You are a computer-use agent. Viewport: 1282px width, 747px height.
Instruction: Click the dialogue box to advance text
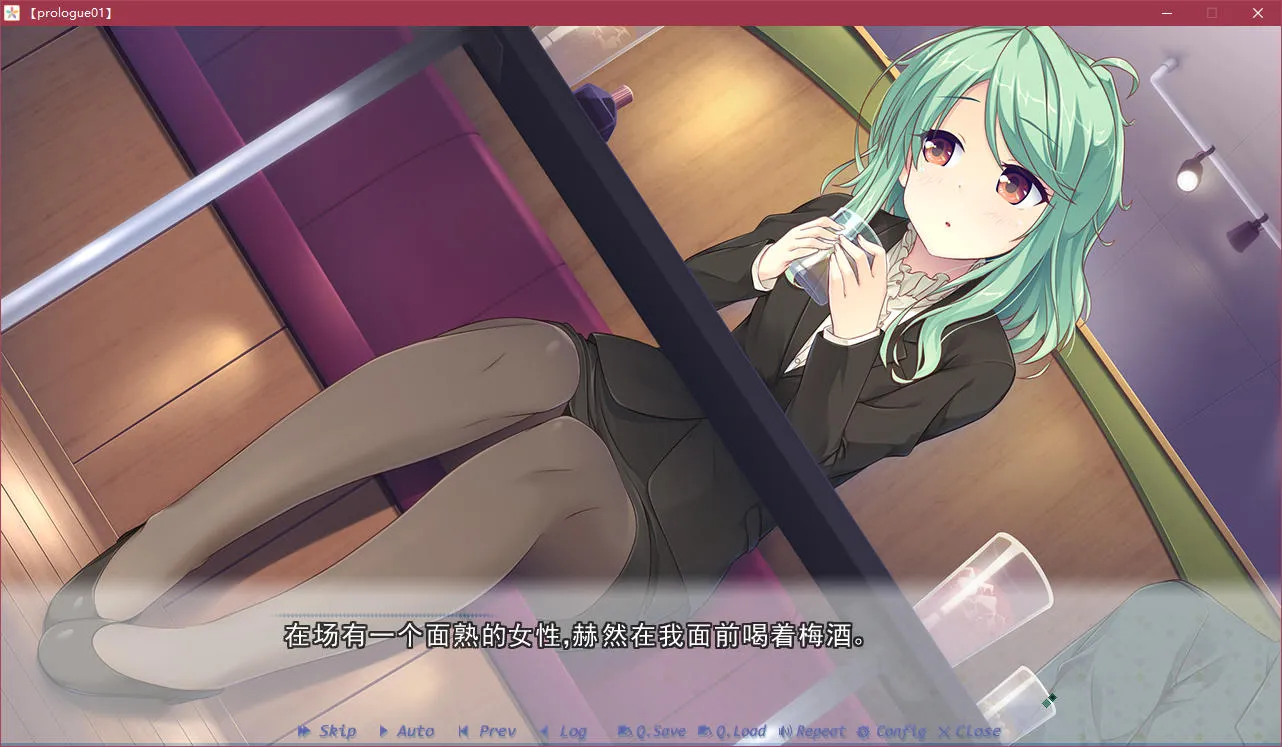click(600, 636)
